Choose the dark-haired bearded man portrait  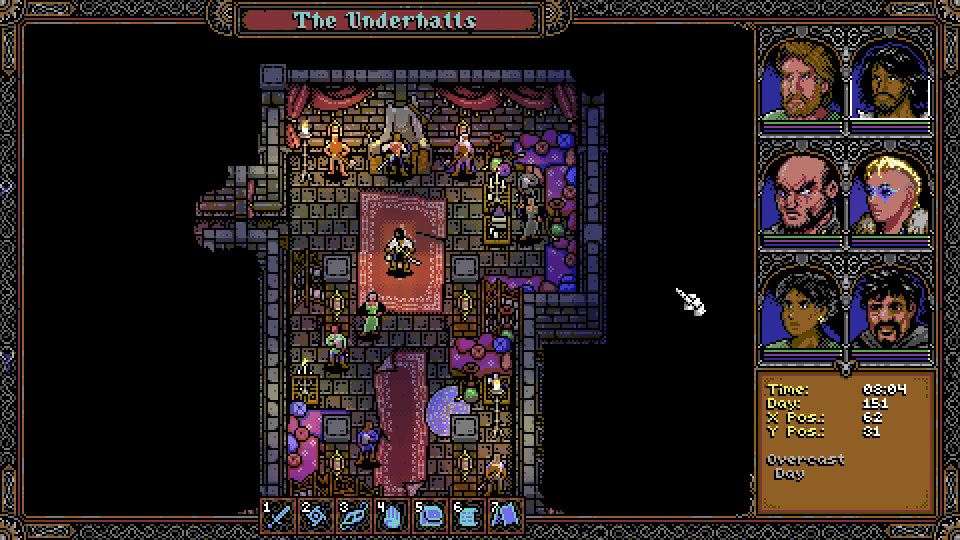pyautogui.click(x=890, y=80)
